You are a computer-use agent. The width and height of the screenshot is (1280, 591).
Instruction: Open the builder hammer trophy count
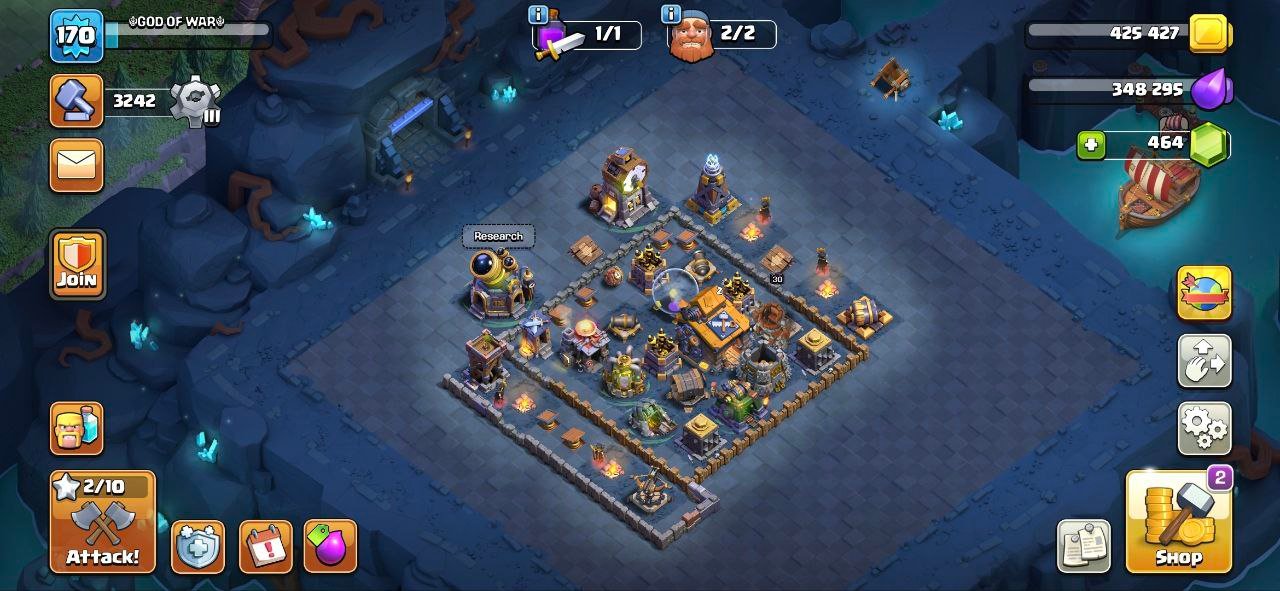77,100
